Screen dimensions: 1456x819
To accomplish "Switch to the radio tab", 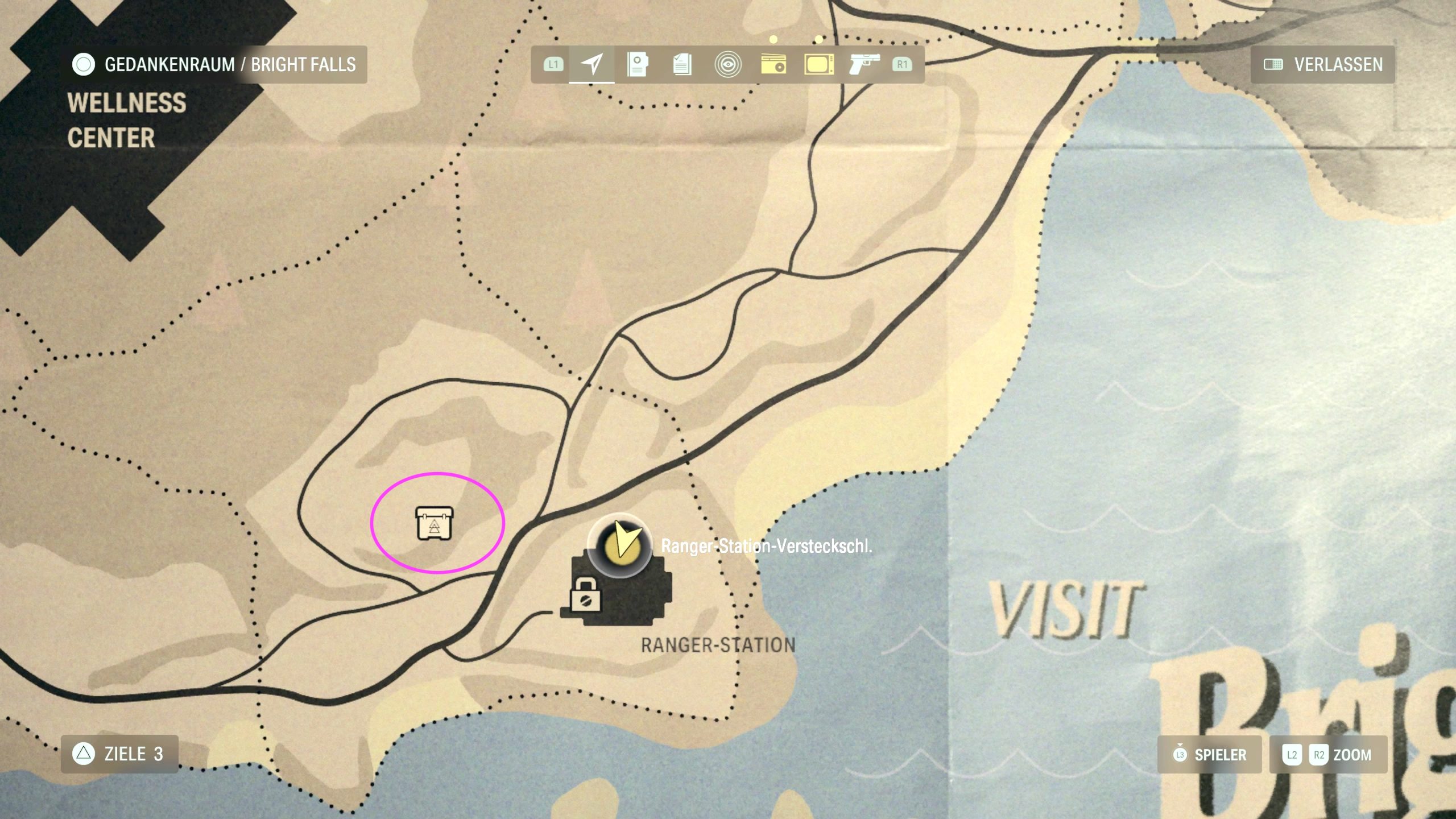I will coord(773,64).
